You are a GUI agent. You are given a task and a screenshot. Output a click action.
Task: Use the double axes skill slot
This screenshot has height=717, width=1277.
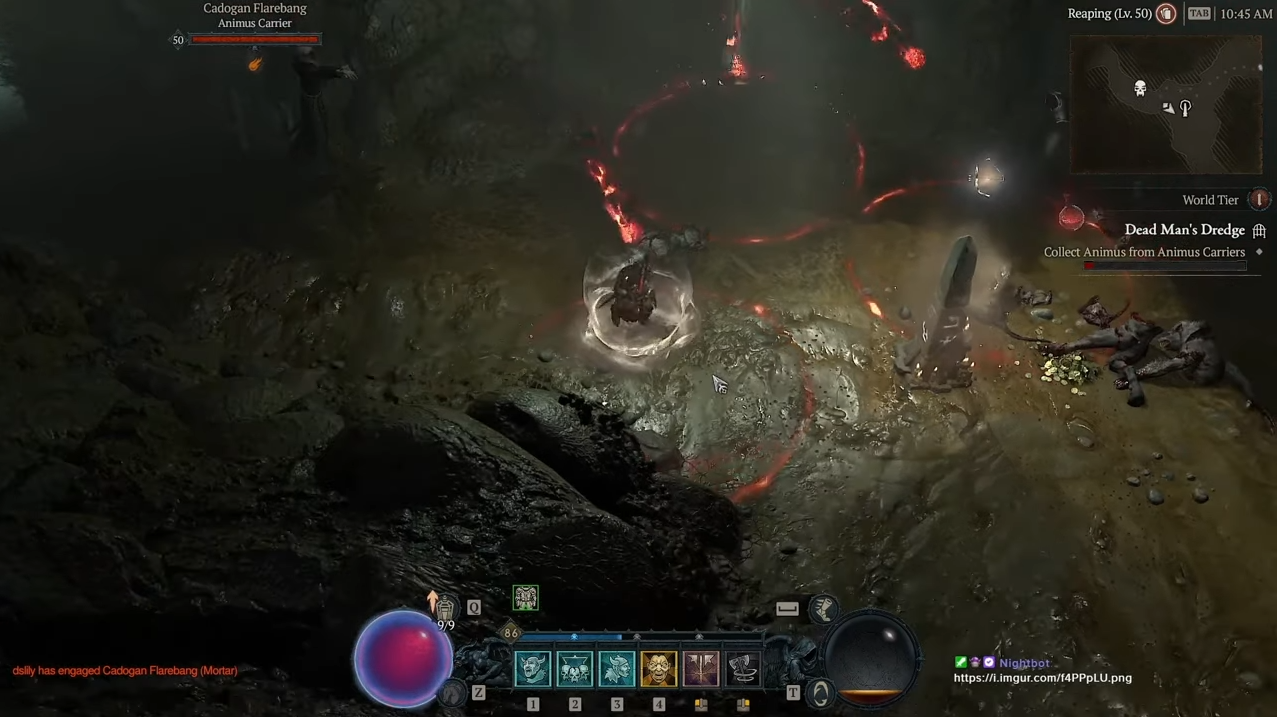pos(700,669)
